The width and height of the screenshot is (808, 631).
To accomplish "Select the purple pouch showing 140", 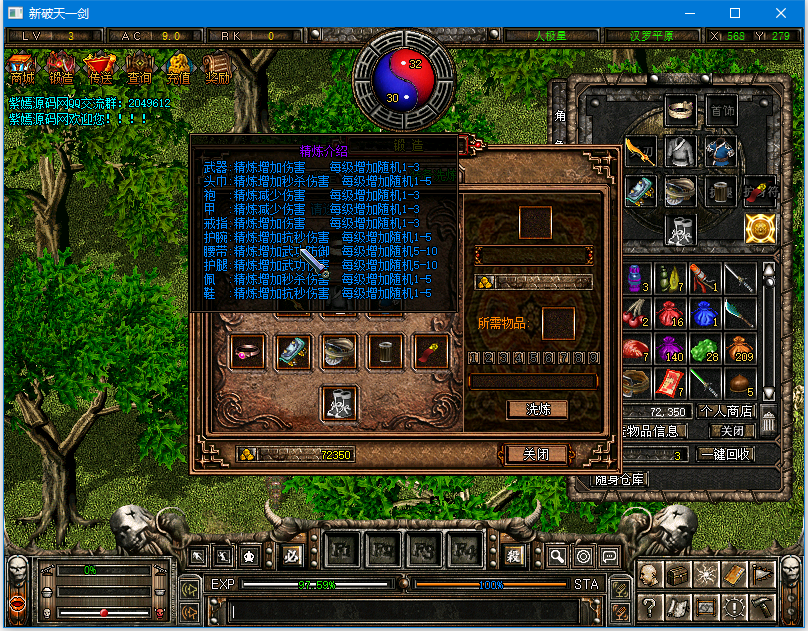I will 672,349.
